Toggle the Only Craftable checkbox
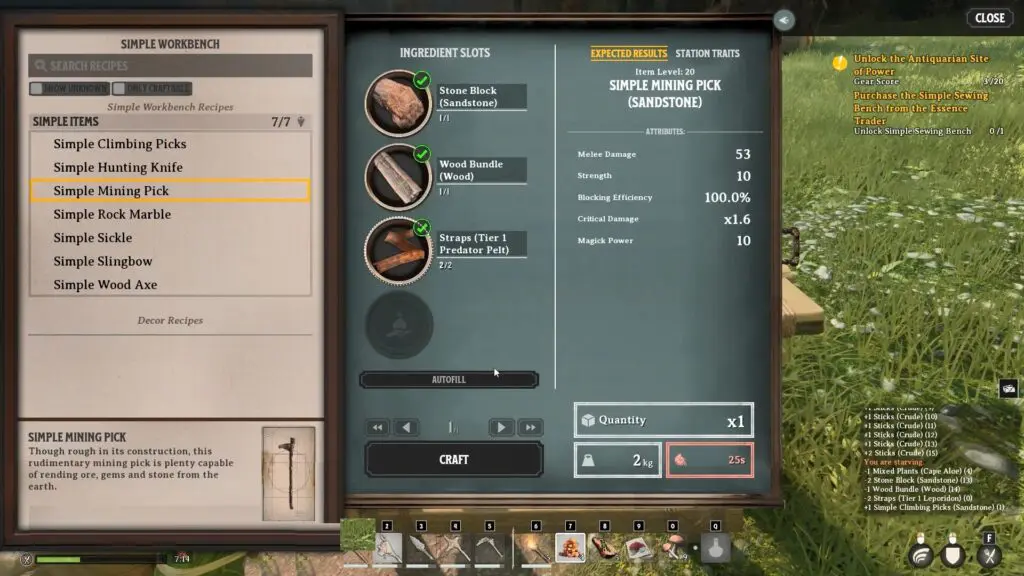This screenshot has width=1024, height=576. (119, 89)
